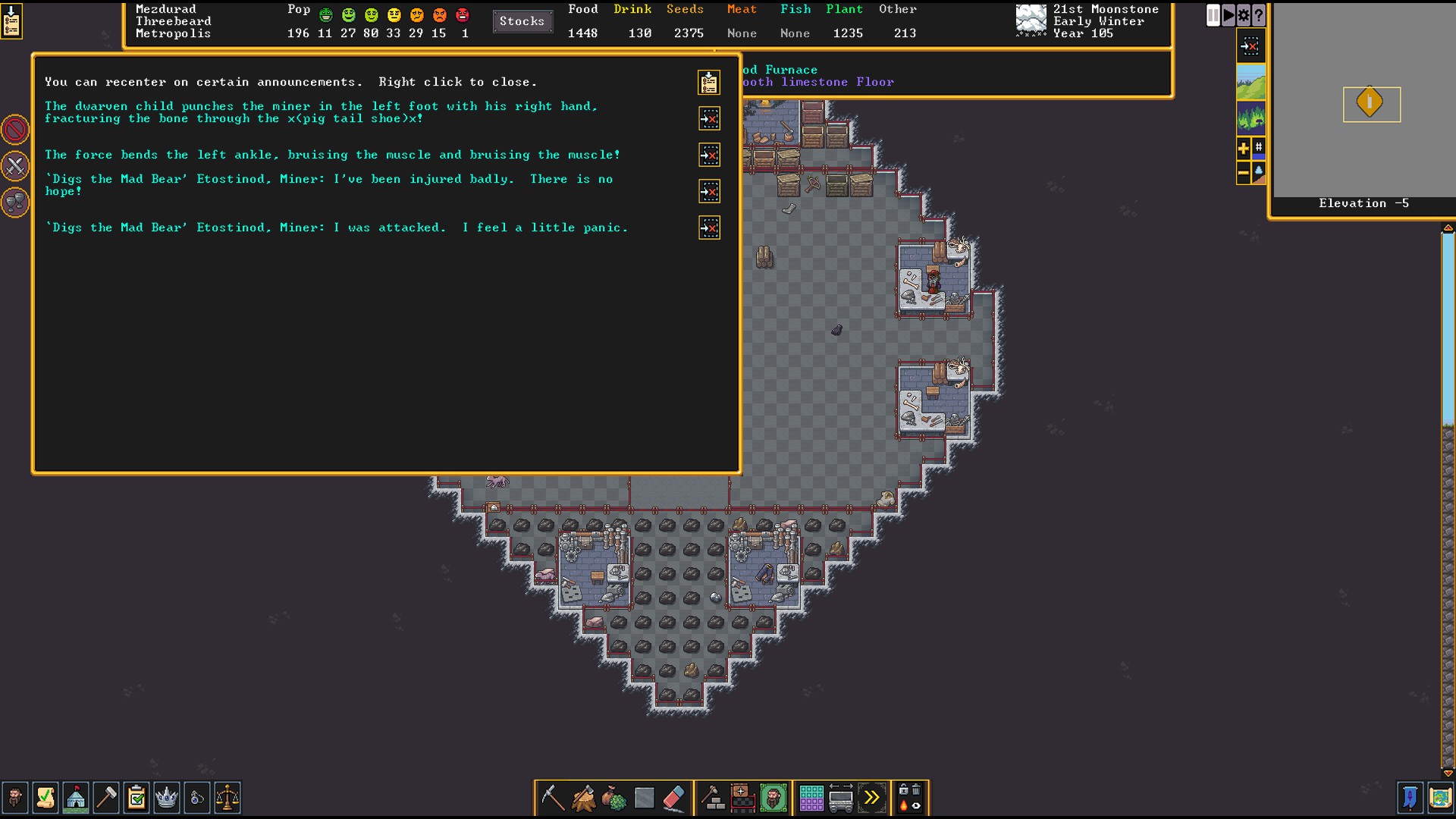Screen dimensions: 1456x819
Task: Open the clipboard work orders screen
Action: point(136,798)
